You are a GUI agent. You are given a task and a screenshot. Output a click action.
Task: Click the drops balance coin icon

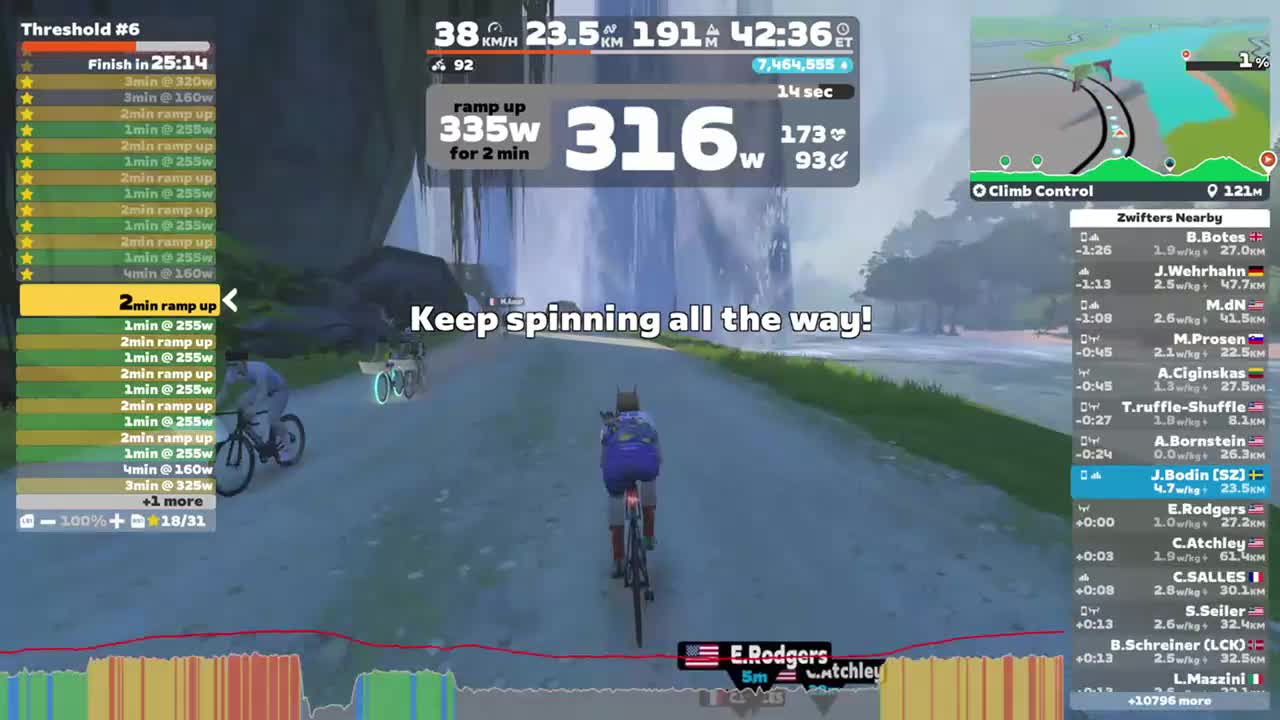(x=843, y=65)
